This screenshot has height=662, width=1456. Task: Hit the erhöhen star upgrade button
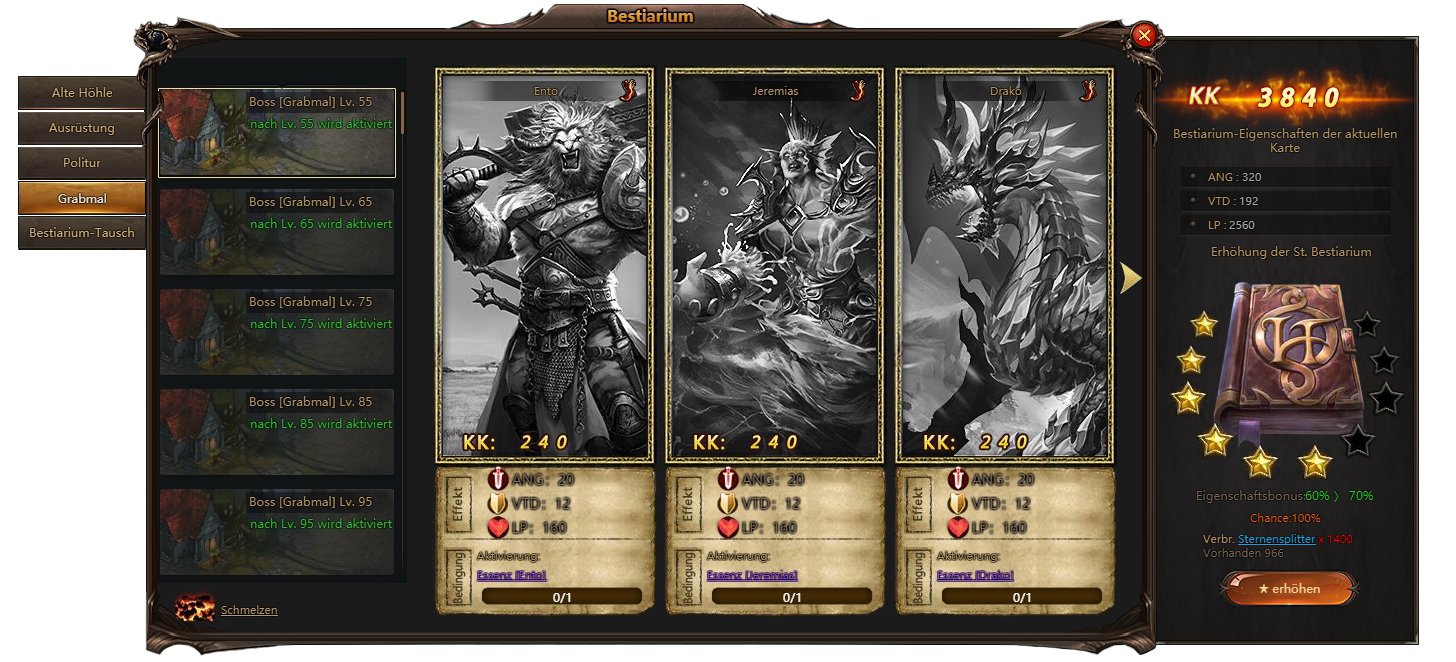click(1289, 589)
